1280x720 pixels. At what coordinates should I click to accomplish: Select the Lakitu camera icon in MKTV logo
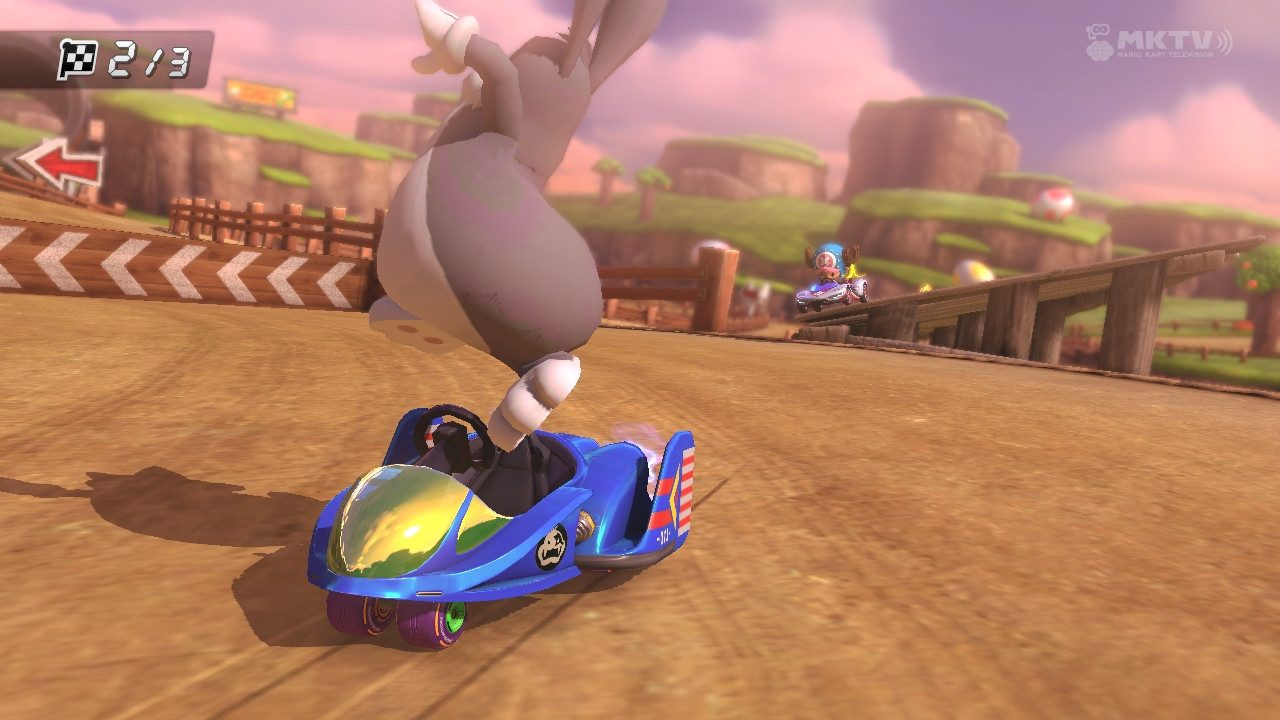[x=1099, y=42]
